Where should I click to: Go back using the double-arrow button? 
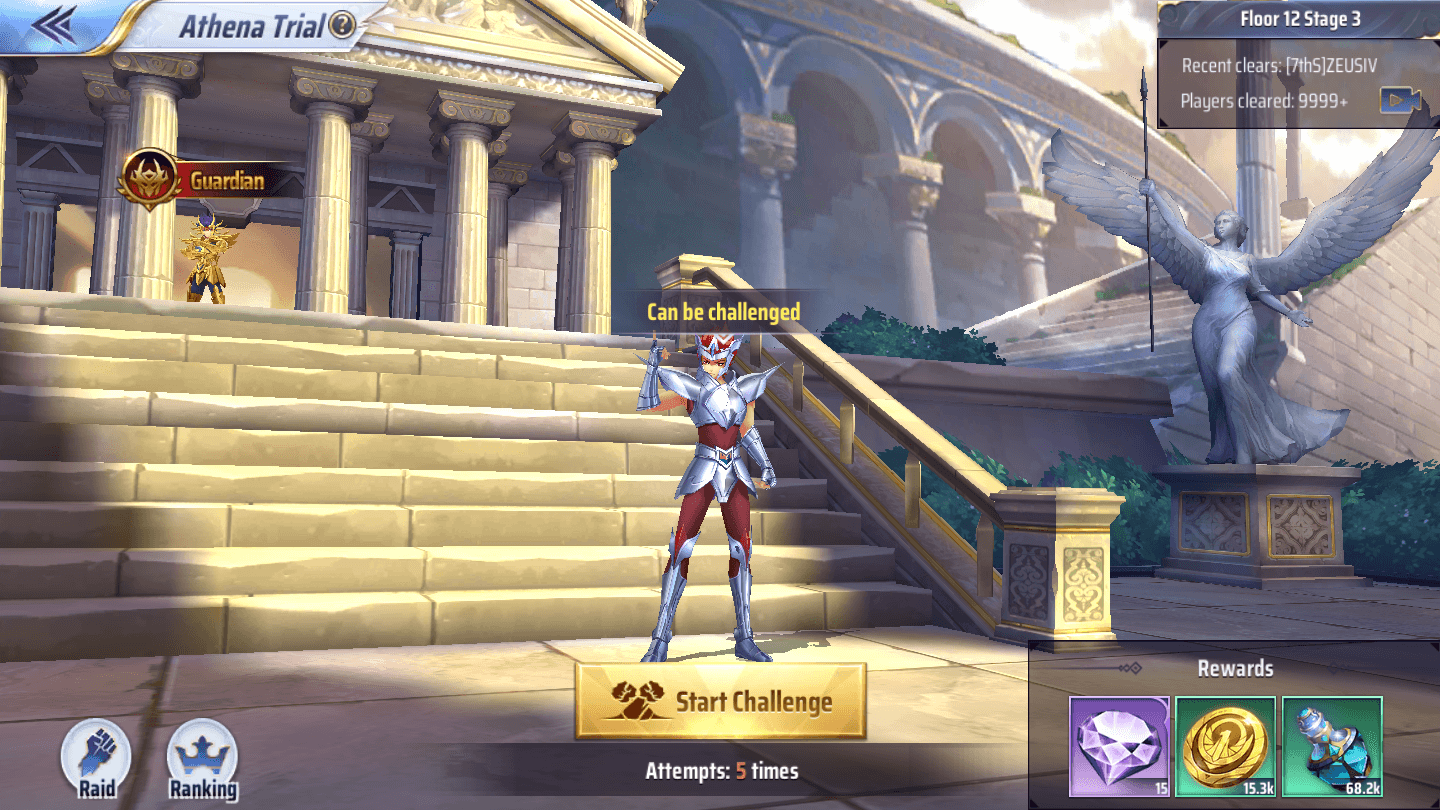[x=55, y=25]
